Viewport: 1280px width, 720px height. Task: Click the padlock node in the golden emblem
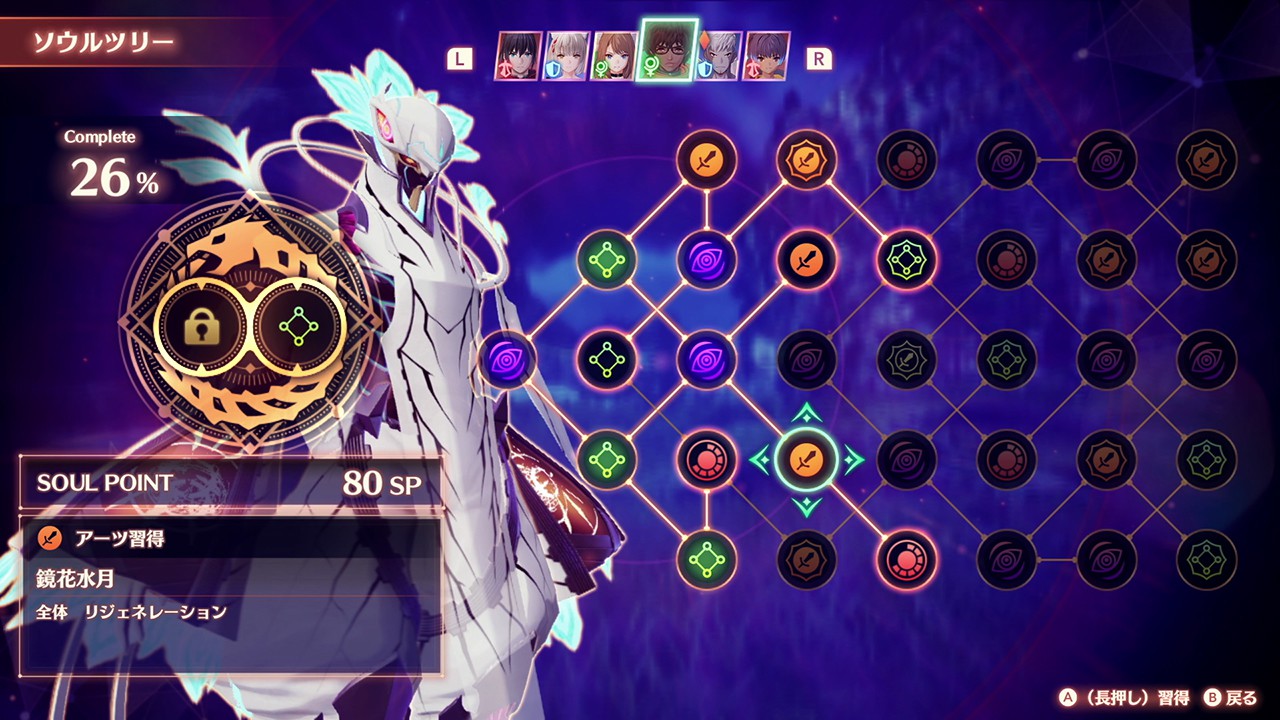click(x=202, y=327)
